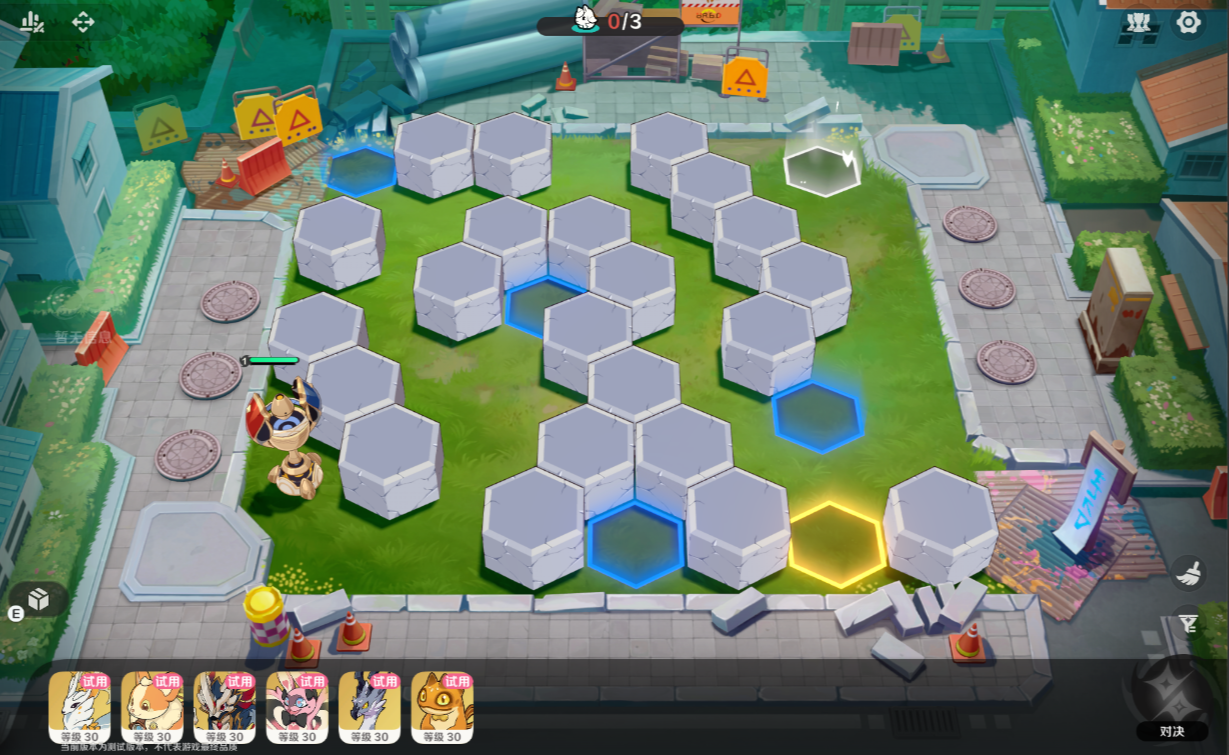Select the white dragon trial unit card

pyautogui.click(x=79, y=705)
